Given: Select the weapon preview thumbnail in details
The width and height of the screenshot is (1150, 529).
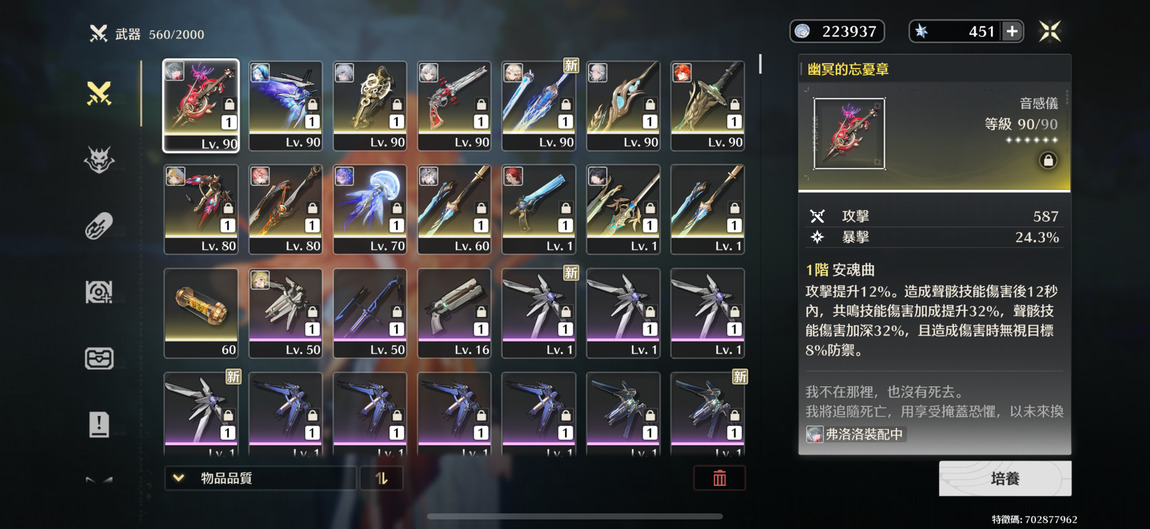Looking at the screenshot, I should click(849, 134).
